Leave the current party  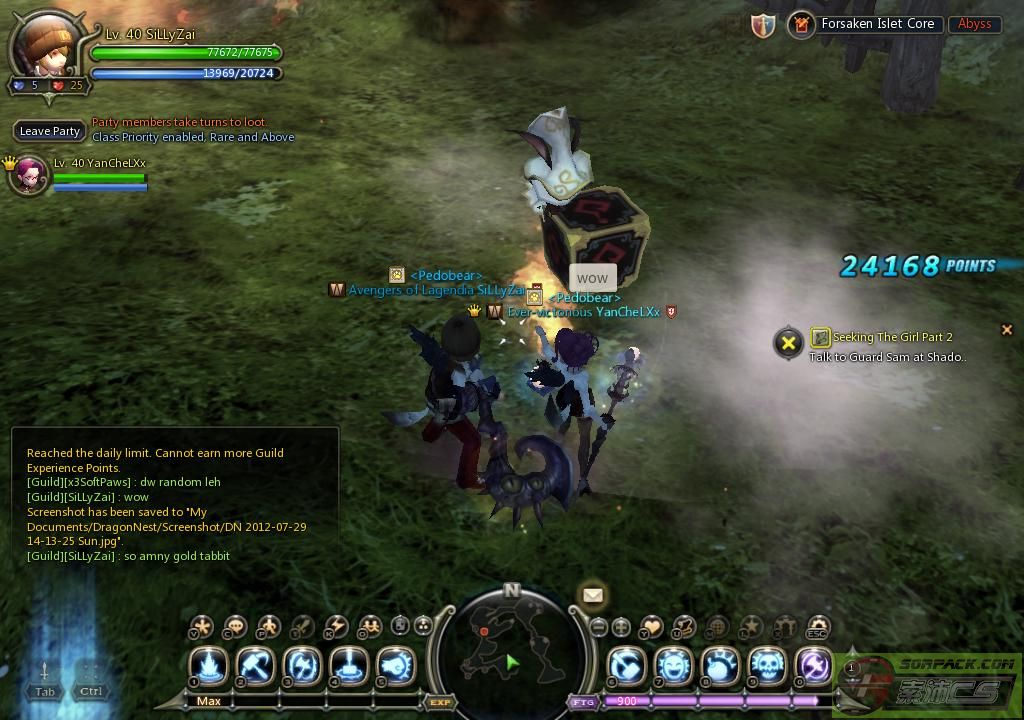[50, 131]
